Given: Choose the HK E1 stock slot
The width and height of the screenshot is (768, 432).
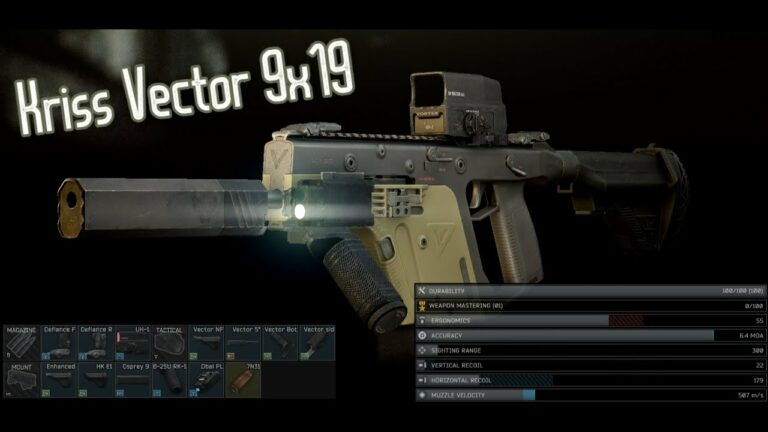Looking at the screenshot, I should [96, 380].
